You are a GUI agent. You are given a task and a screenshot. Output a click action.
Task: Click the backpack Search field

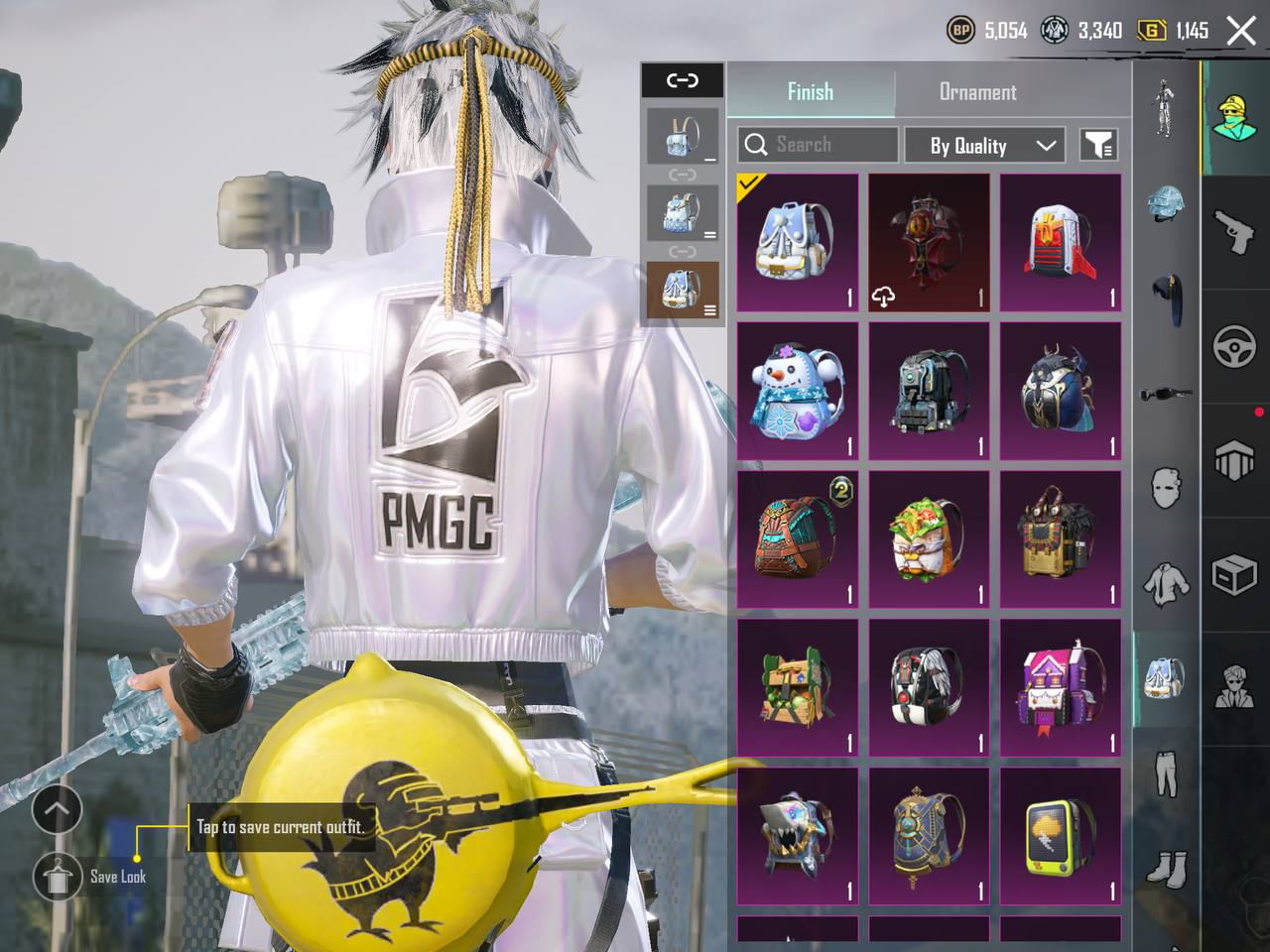tap(819, 145)
